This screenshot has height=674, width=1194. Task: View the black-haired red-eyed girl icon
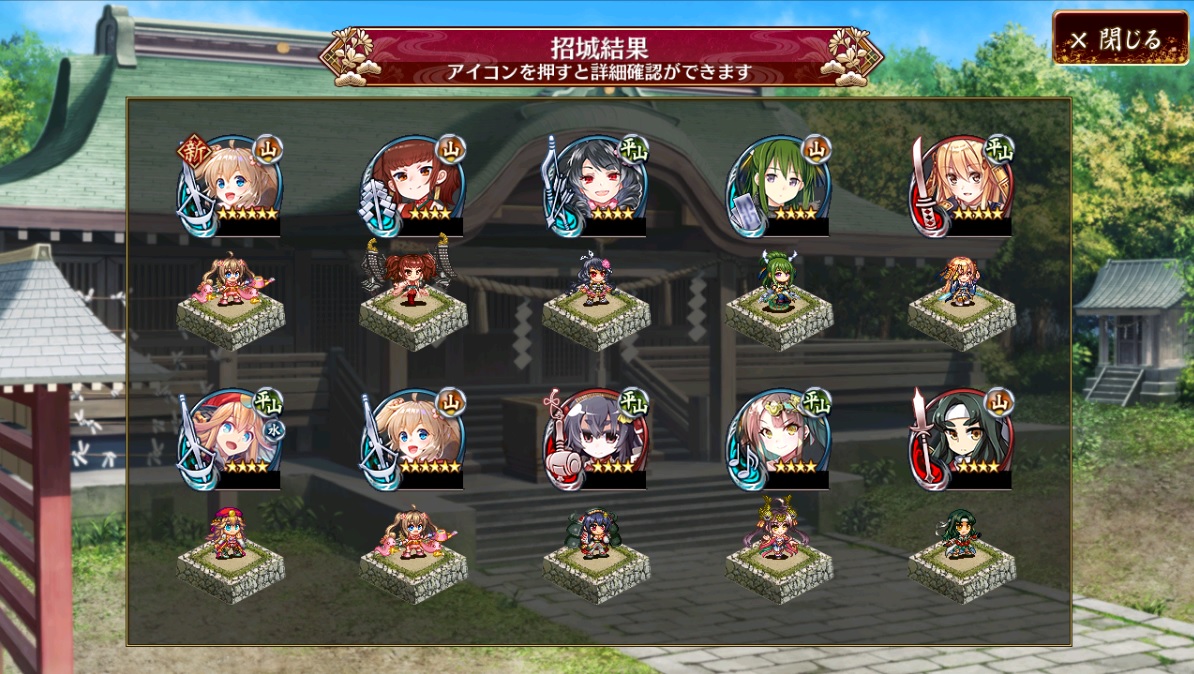[596, 185]
